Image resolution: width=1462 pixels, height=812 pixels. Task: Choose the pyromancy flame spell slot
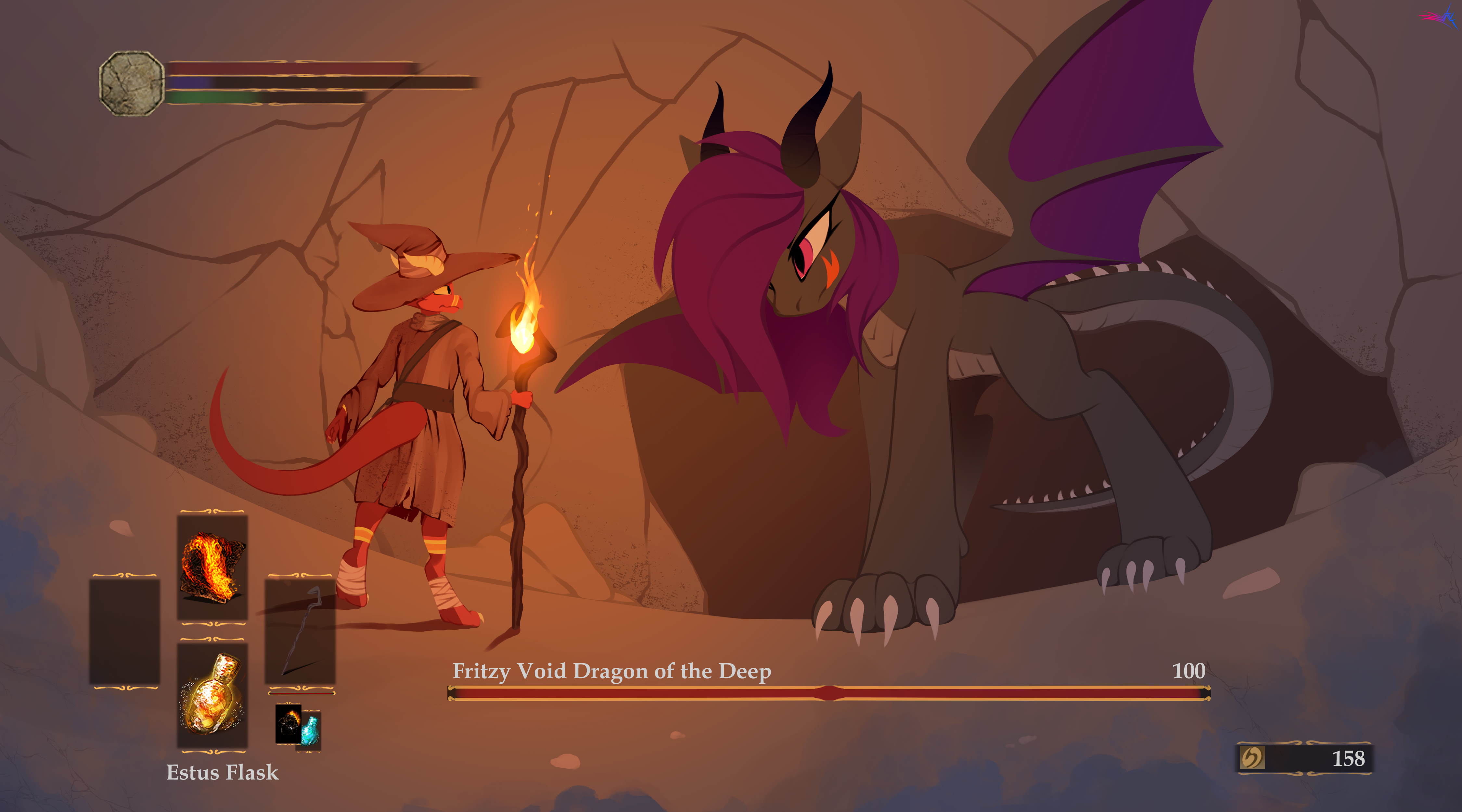click(212, 567)
